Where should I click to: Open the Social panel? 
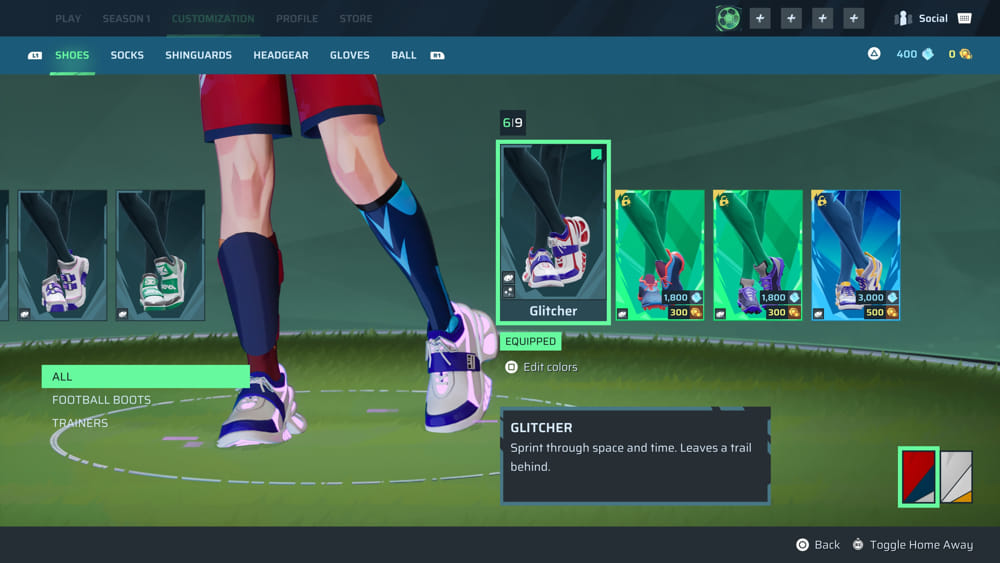932,18
